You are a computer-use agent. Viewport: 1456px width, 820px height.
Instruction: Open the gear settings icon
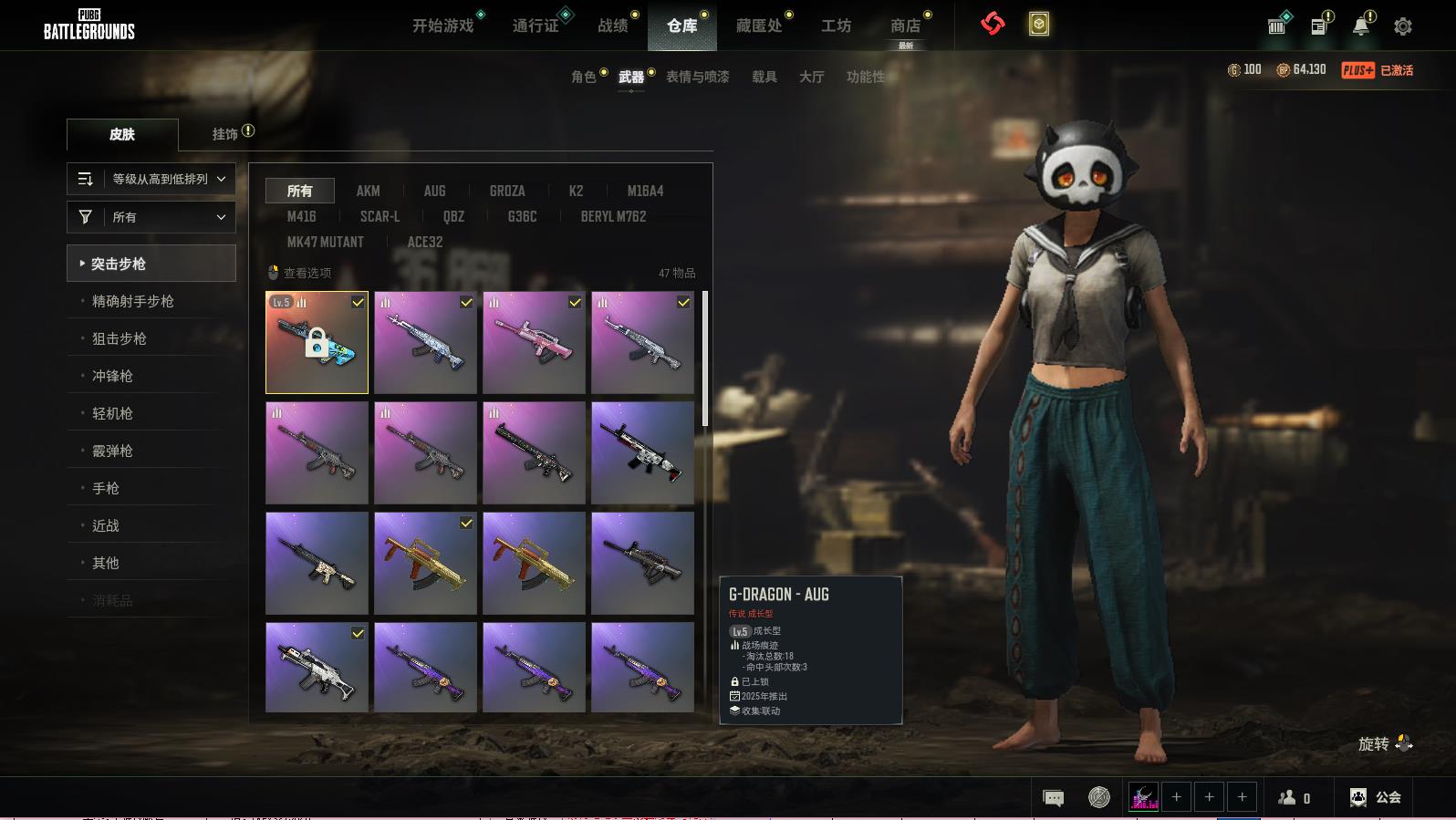click(1403, 26)
